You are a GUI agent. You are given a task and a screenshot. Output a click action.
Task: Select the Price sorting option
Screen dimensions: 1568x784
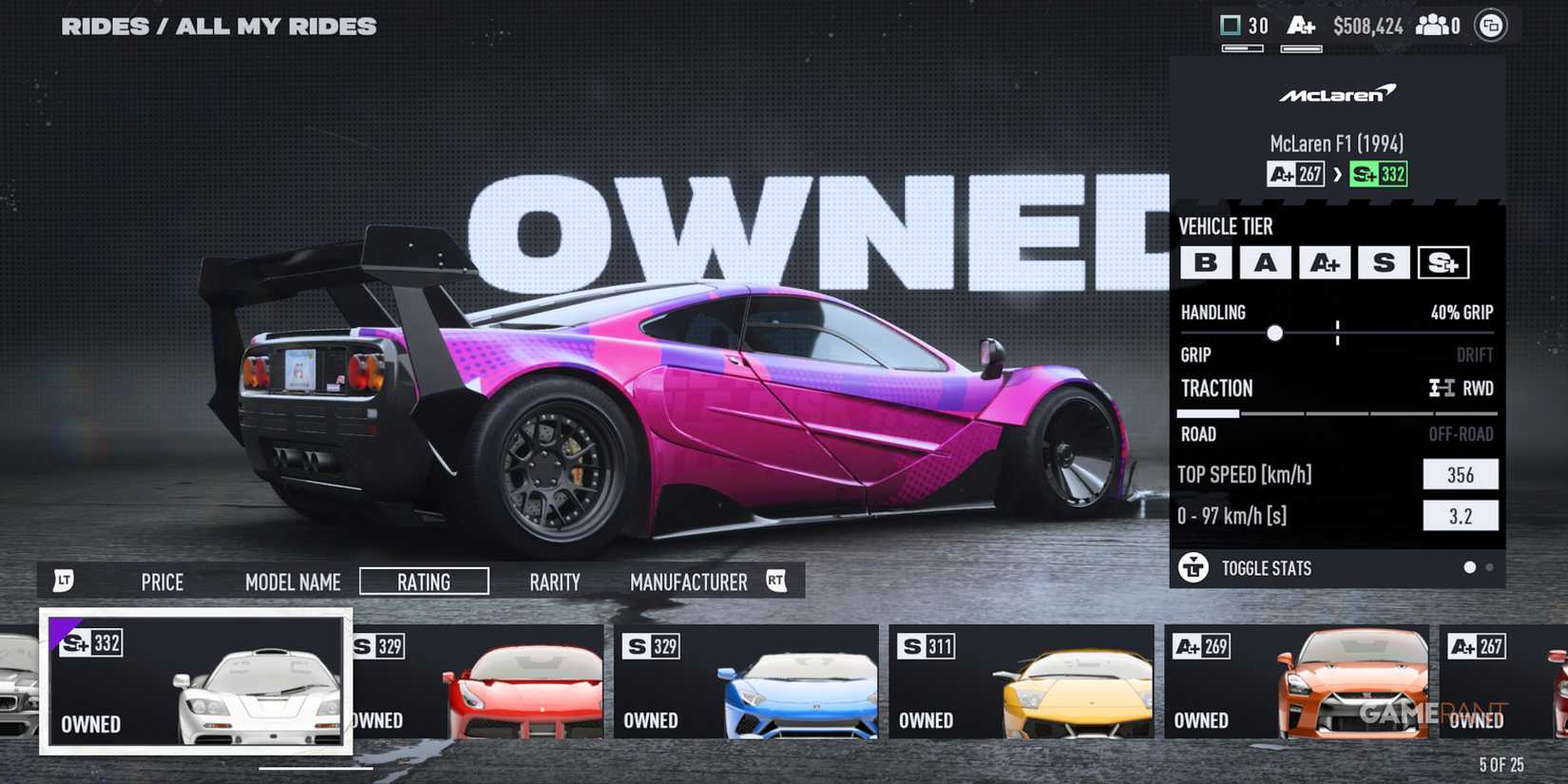(x=162, y=582)
